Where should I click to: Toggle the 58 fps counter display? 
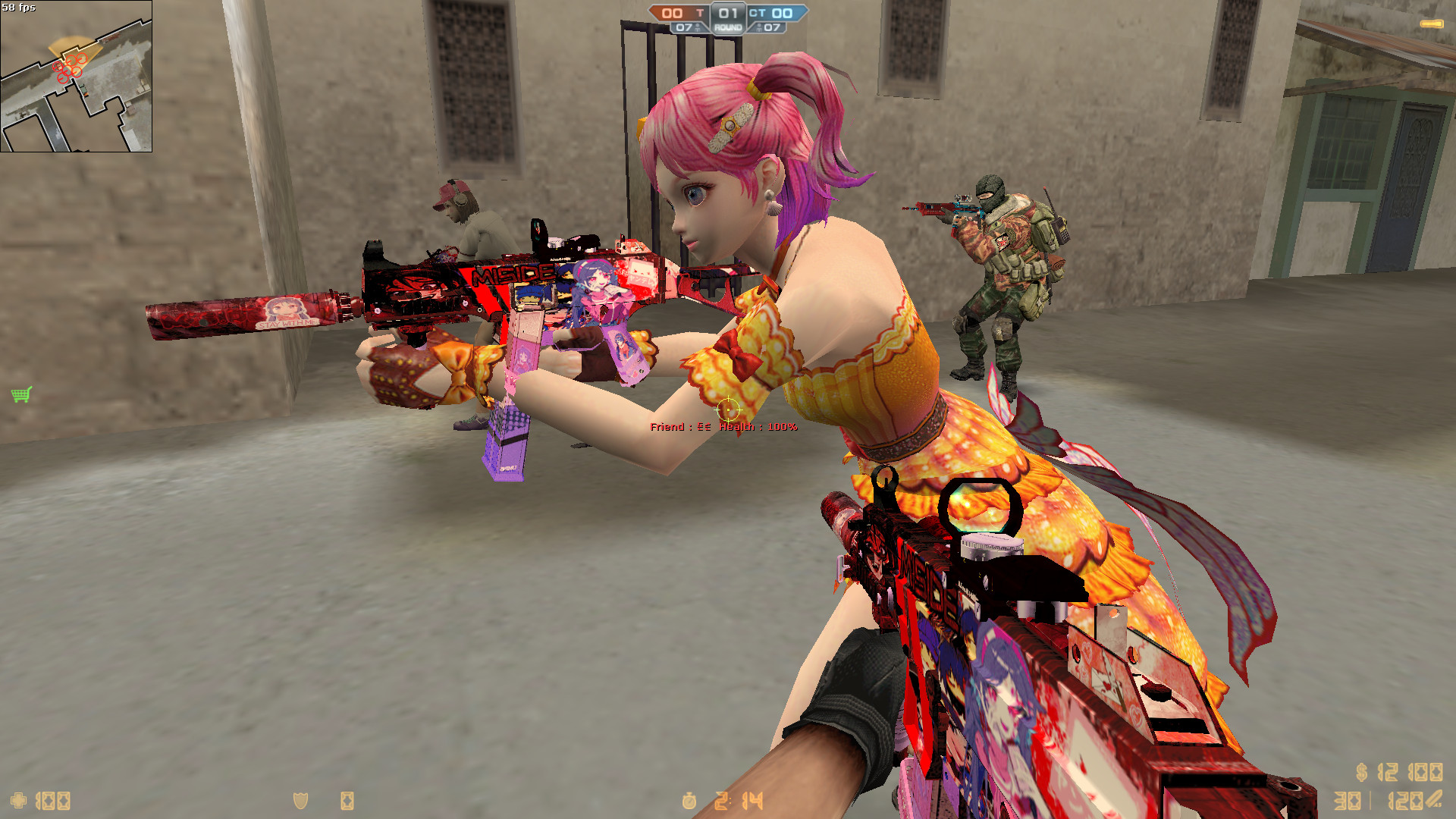[x=20, y=7]
